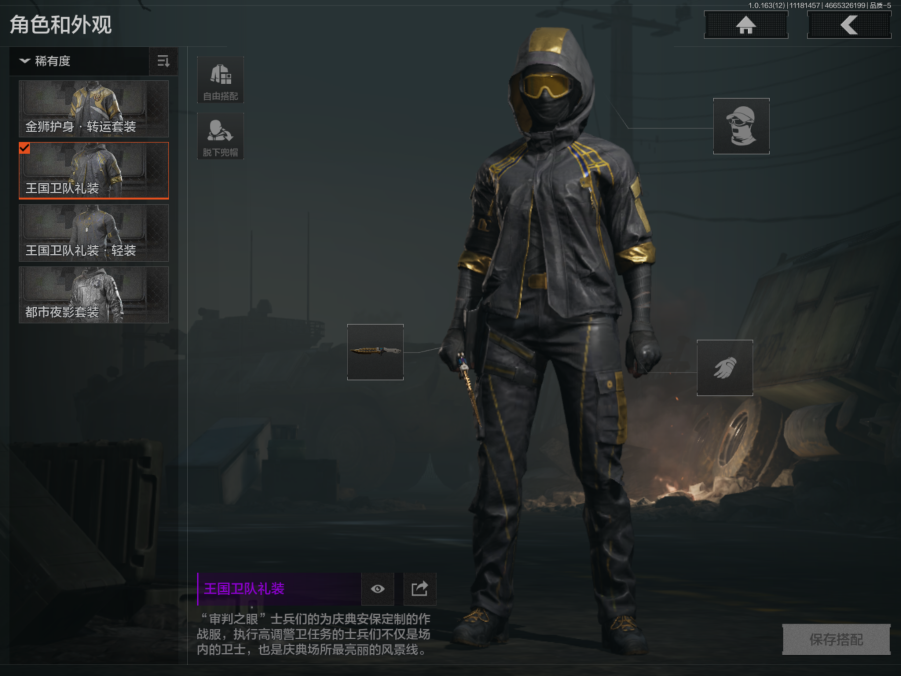Open the 稀有度 sort dropdown

tap(80, 61)
